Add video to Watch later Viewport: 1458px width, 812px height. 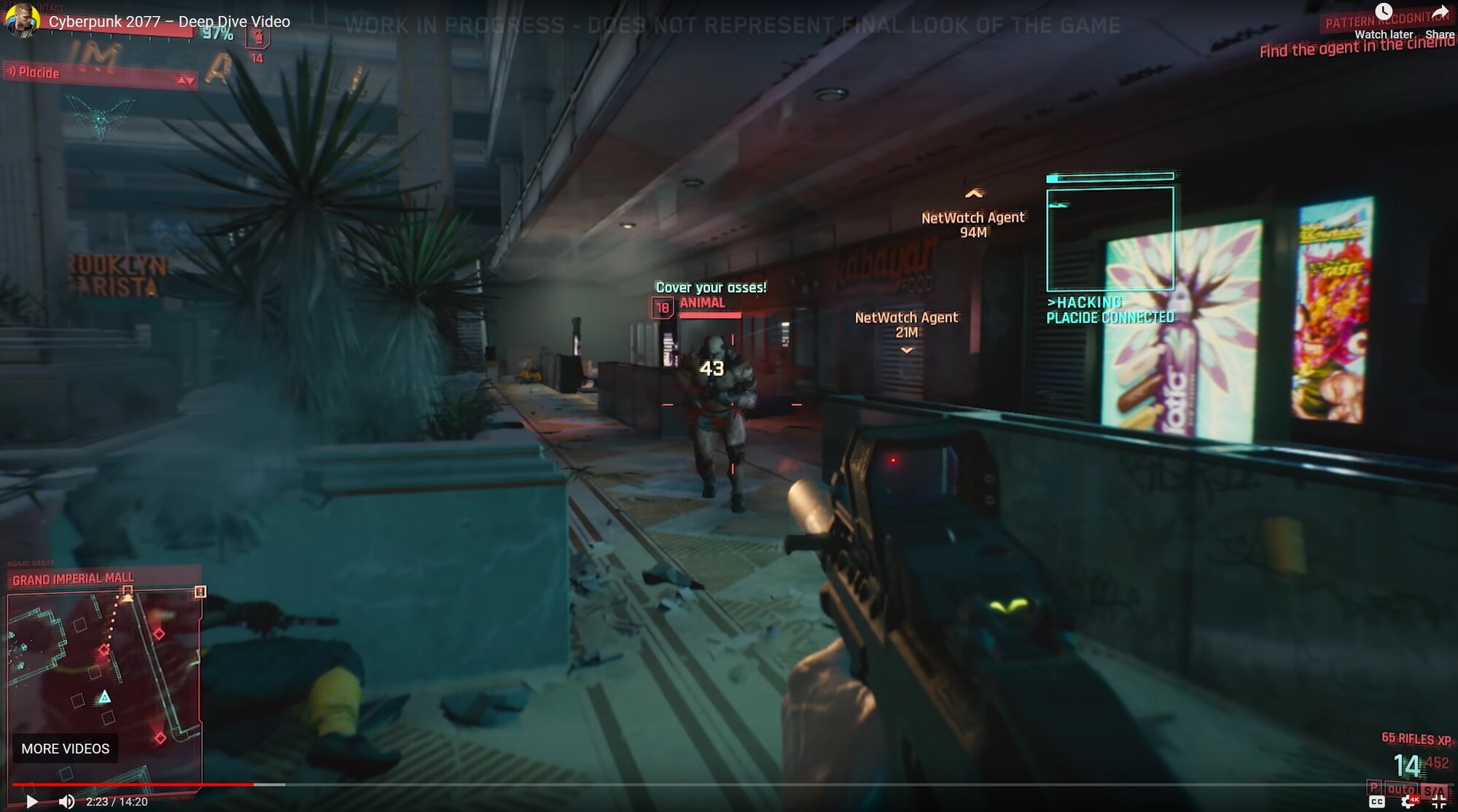coord(1383,20)
